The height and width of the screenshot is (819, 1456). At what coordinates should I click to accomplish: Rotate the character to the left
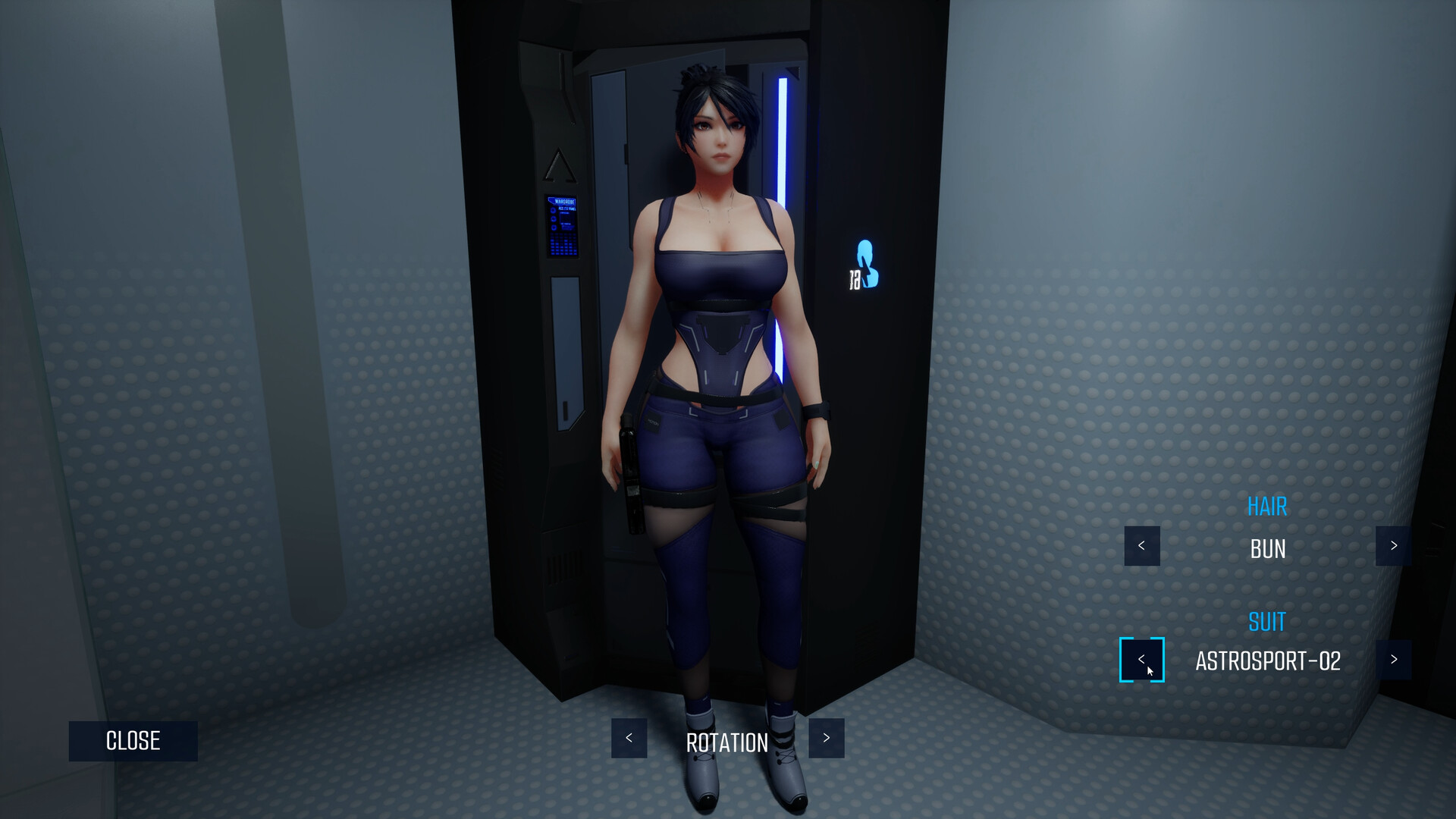(x=629, y=738)
